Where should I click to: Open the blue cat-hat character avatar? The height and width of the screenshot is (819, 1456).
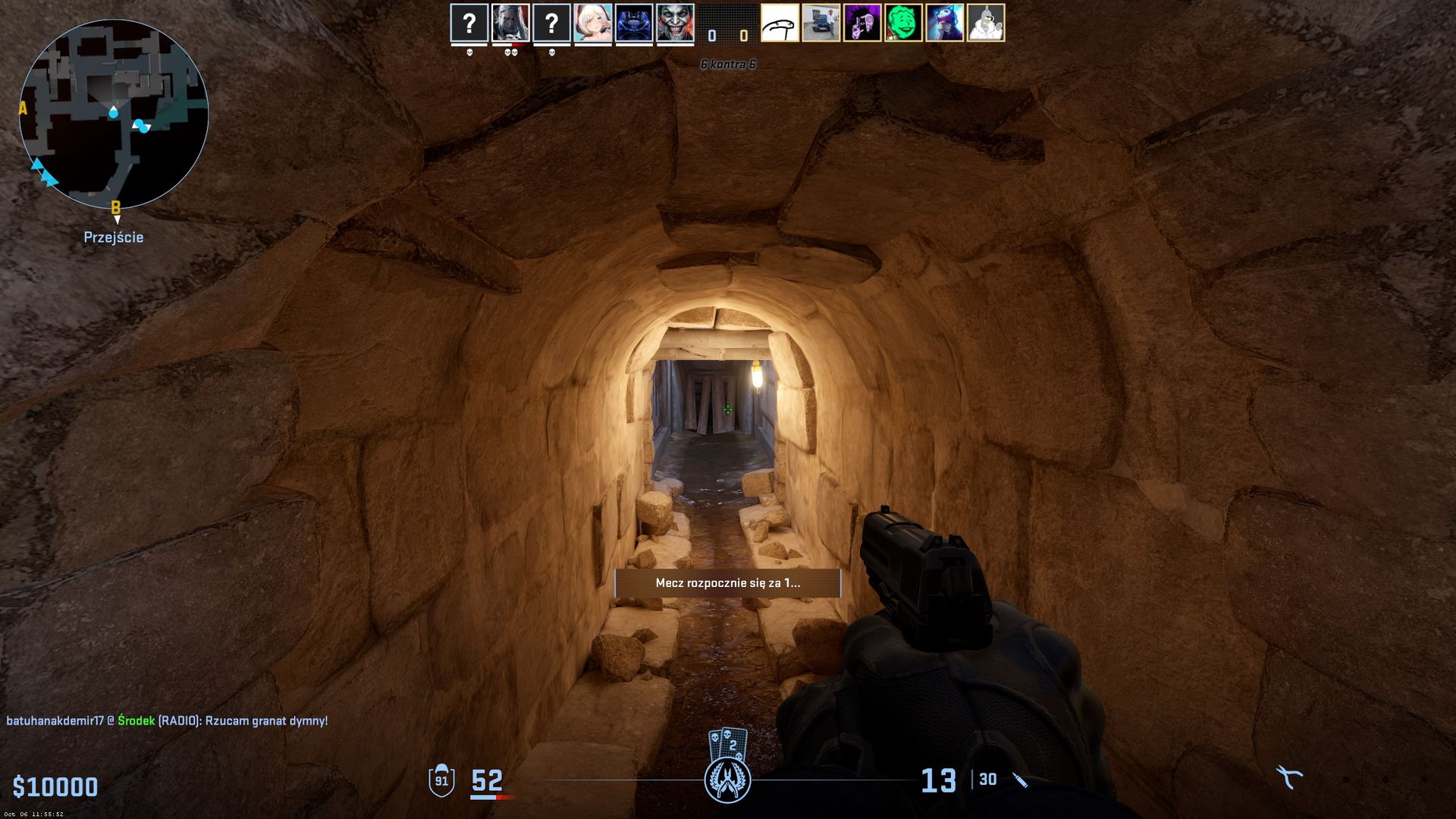coord(945,23)
